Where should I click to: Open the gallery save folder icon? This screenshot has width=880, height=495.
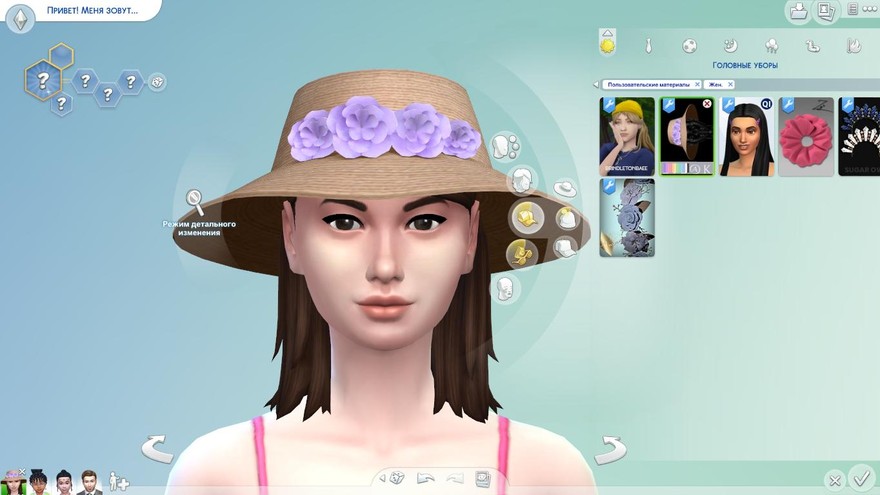[x=799, y=12]
